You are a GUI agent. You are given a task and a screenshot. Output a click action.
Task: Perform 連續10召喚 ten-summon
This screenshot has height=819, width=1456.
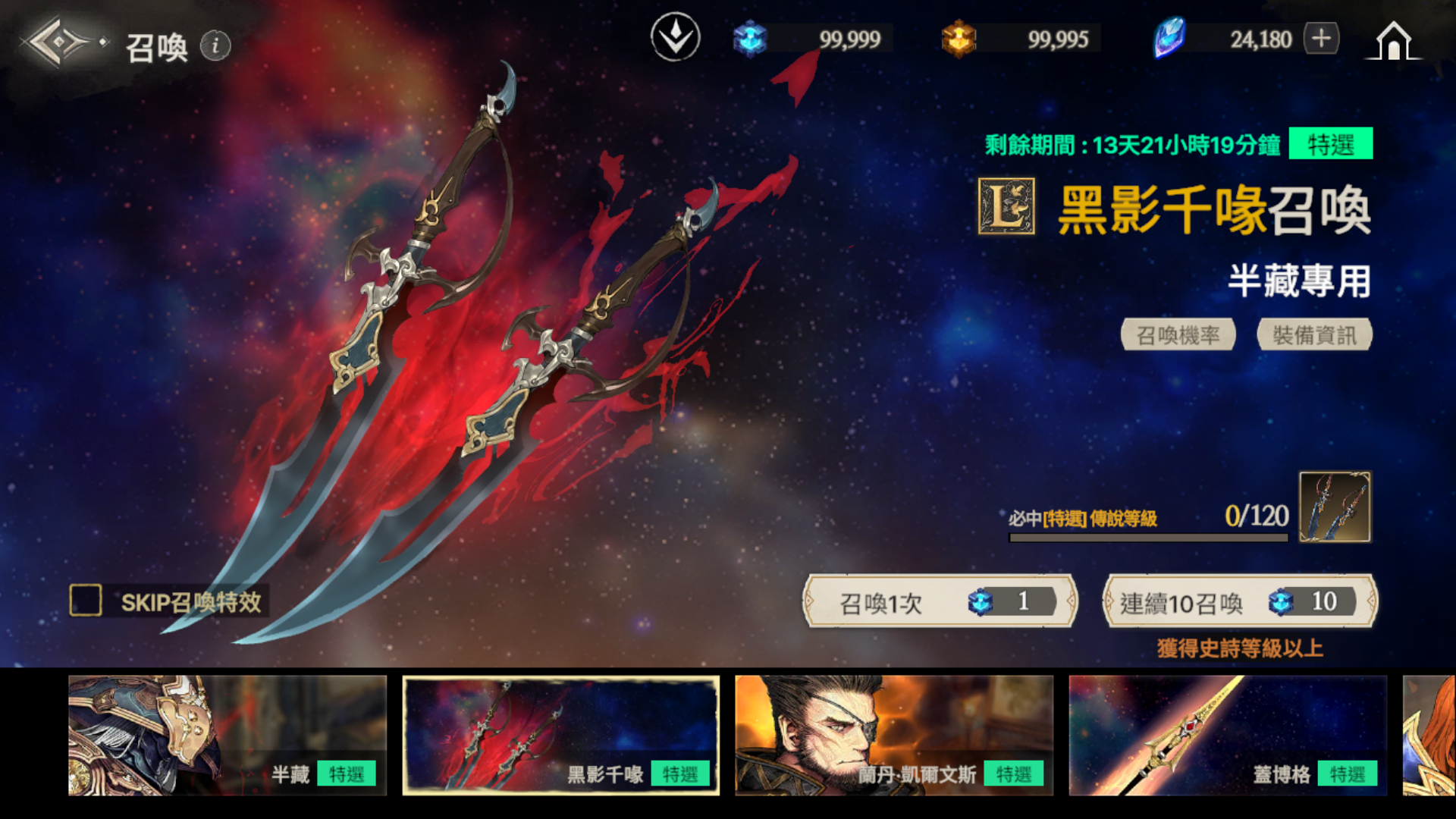pyautogui.click(x=1240, y=602)
